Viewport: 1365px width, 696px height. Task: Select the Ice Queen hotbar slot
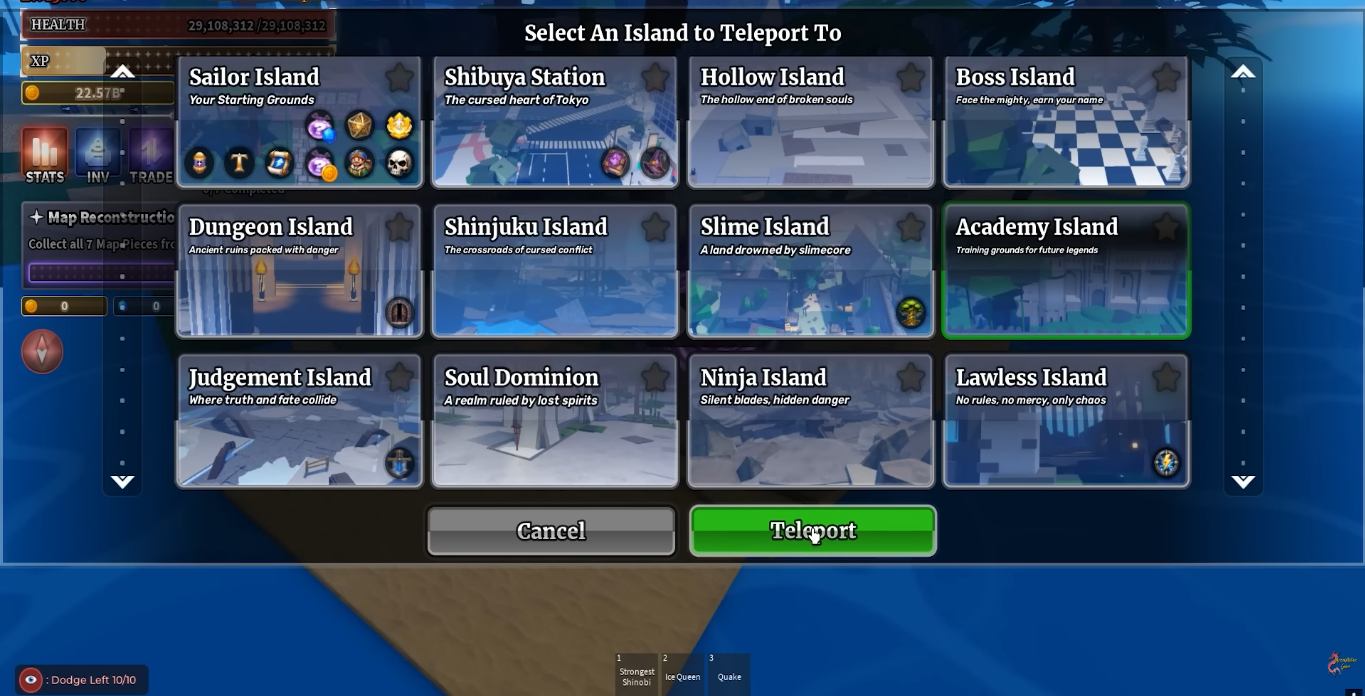(x=683, y=673)
